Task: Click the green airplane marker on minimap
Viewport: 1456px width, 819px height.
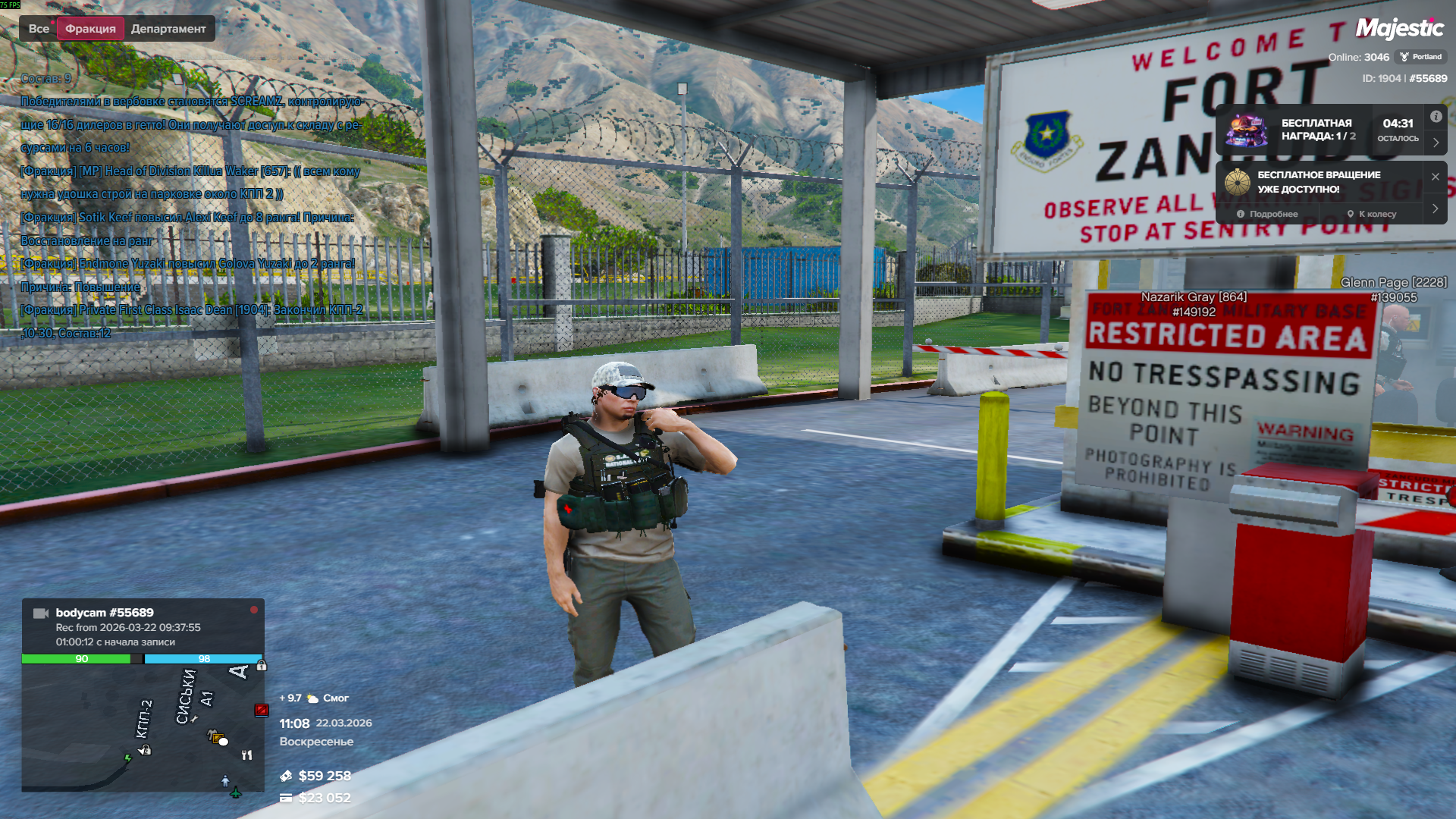Action: [236, 792]
